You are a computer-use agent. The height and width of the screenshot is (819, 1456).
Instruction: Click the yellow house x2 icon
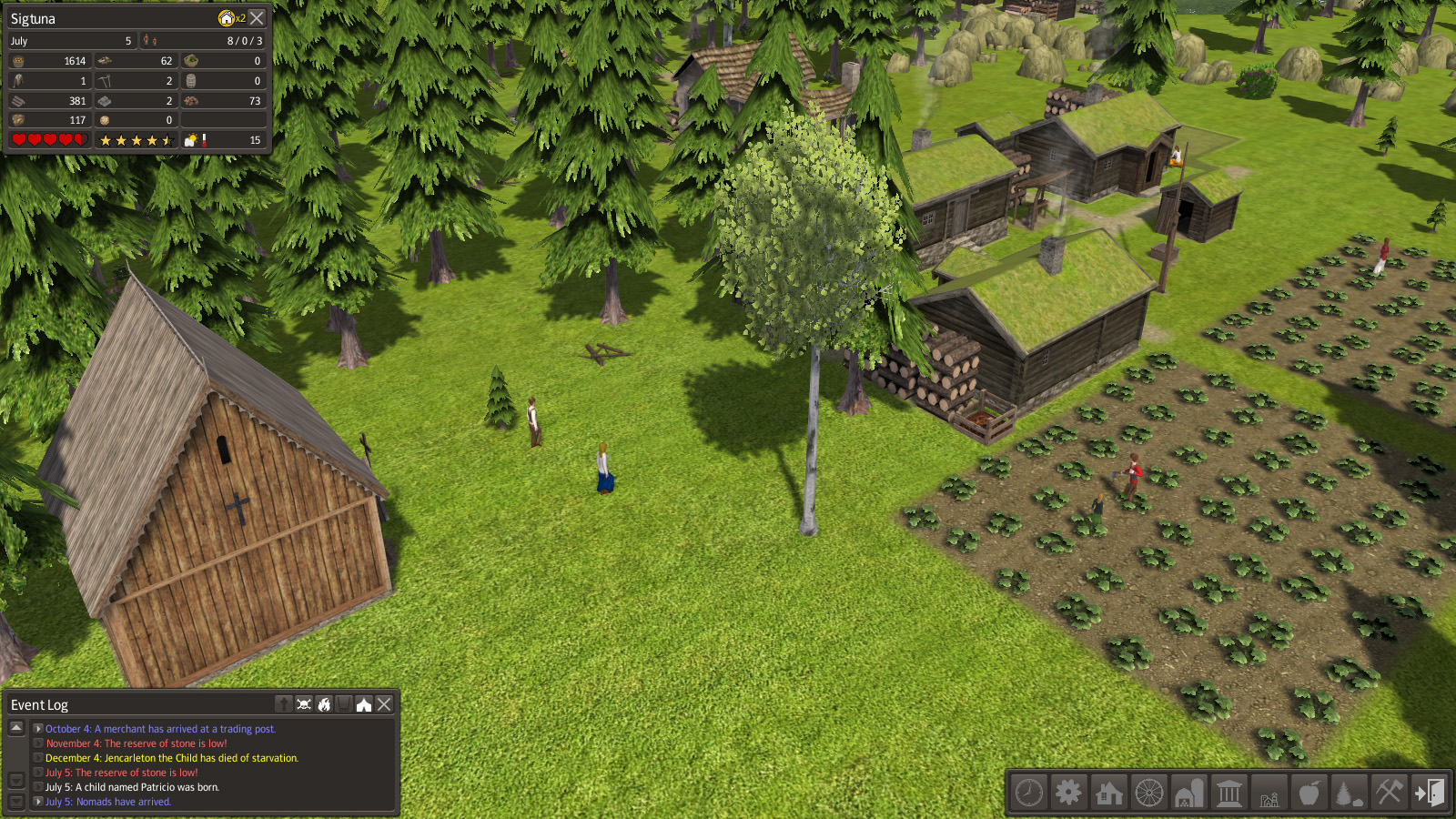227,18
